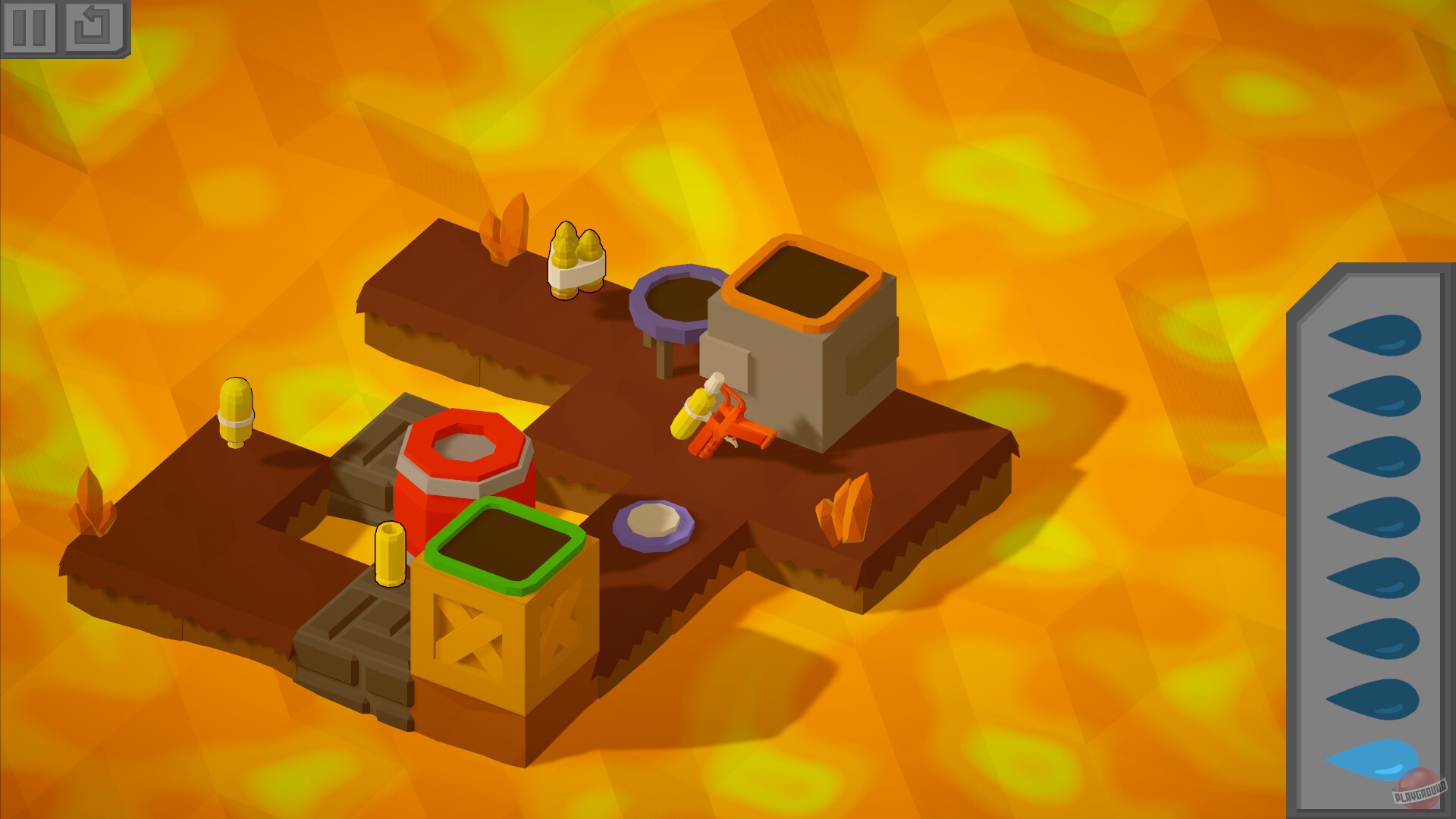This screenshot has width=1456, height=819.
Task: Click the purple pad holding the stone
Action: tap(652, 523)
